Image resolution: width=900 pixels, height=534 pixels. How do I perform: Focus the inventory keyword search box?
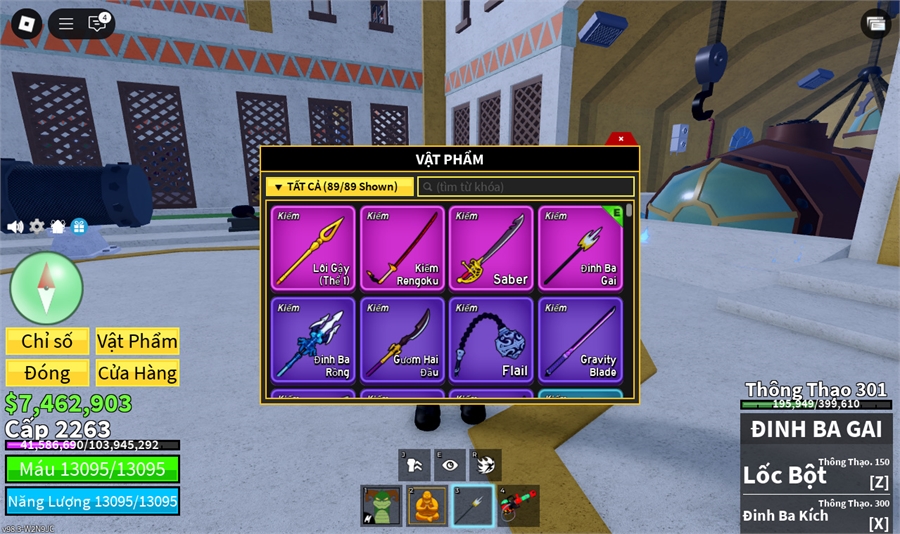526,187
